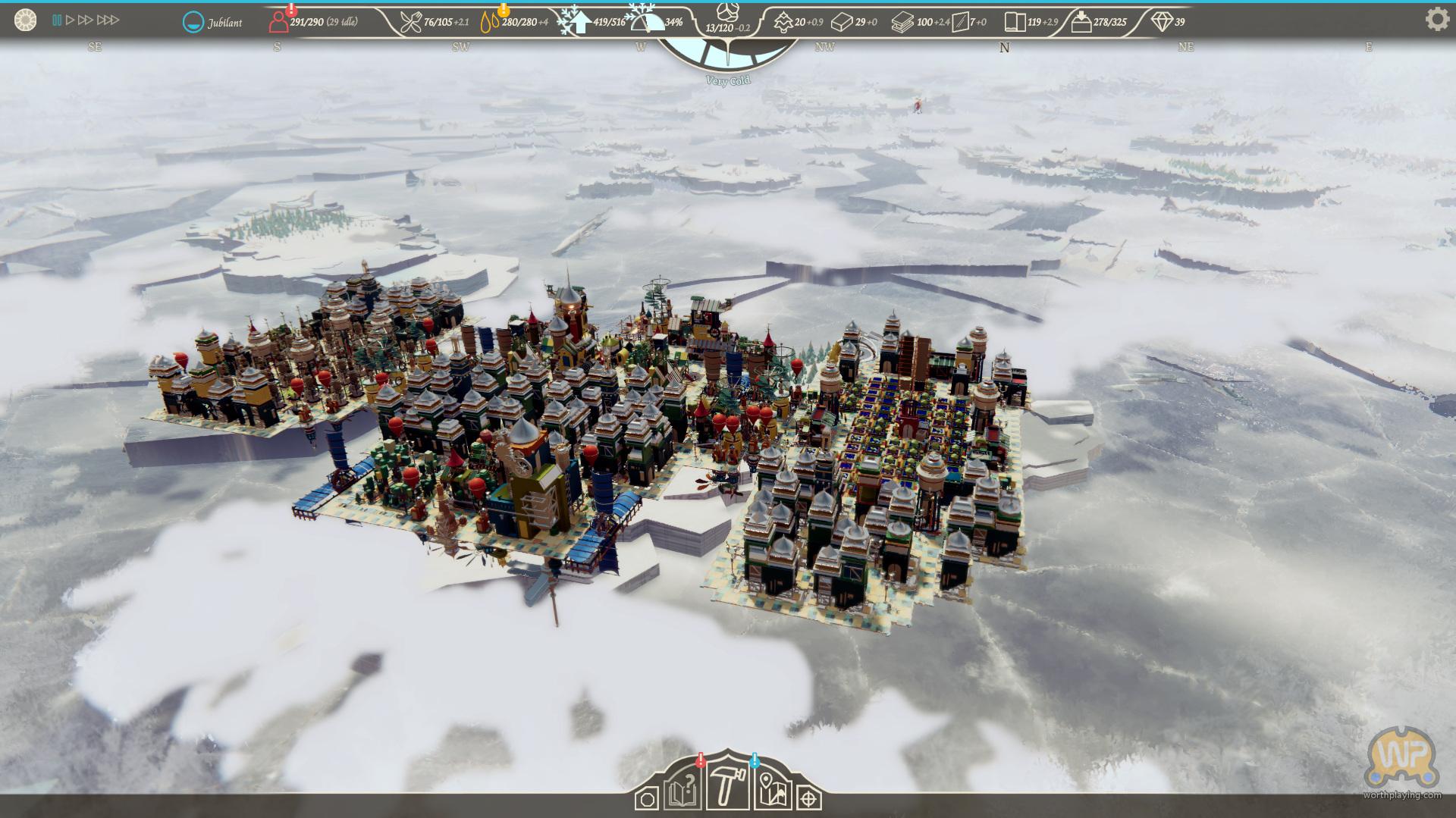Select the wood tree resource icon
The width and height of the screenshot is (1456, 818).
(783, 22)
